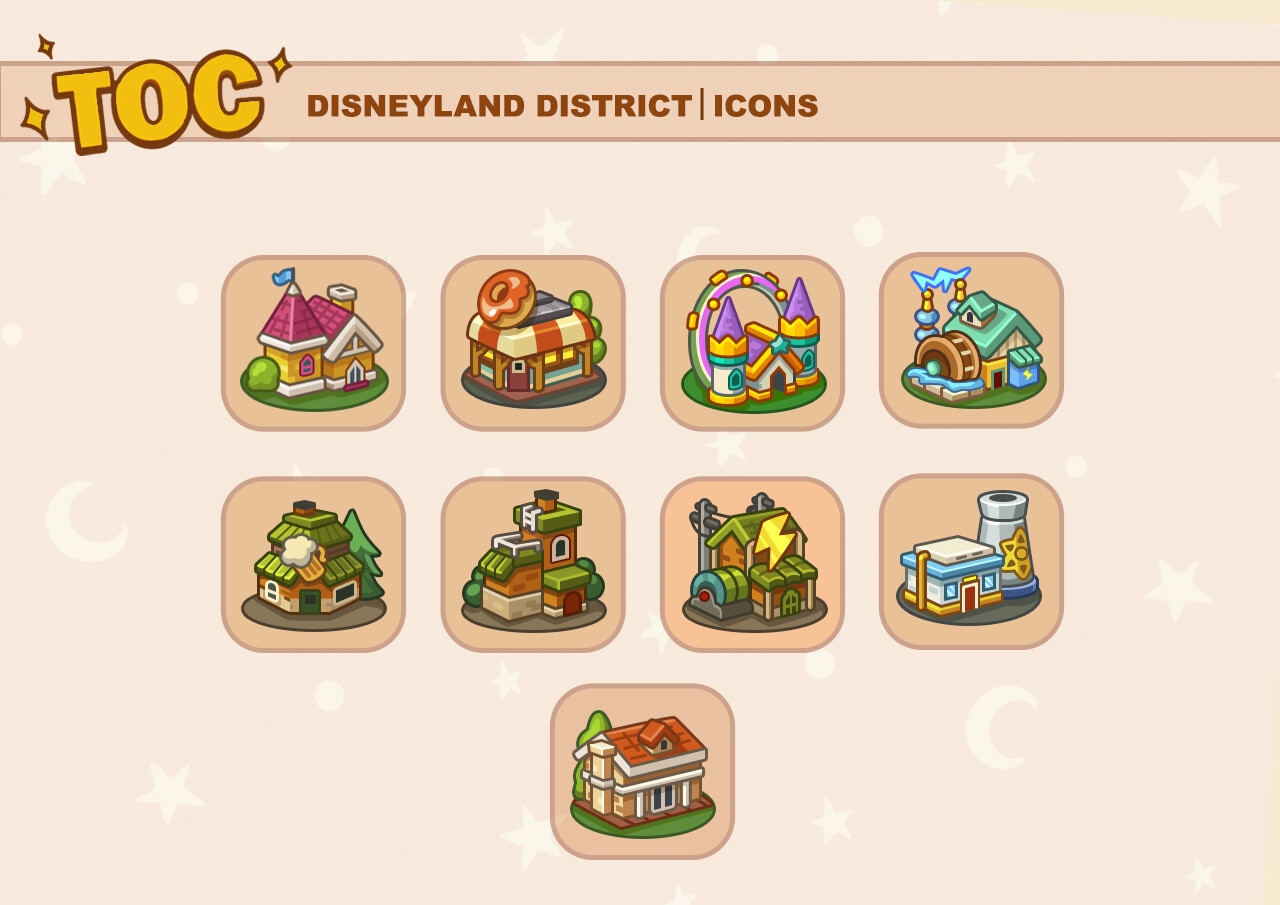Click the red-tiled roof mansion icon
Viewport: 1280px width, 905px height.
[642, 771]
